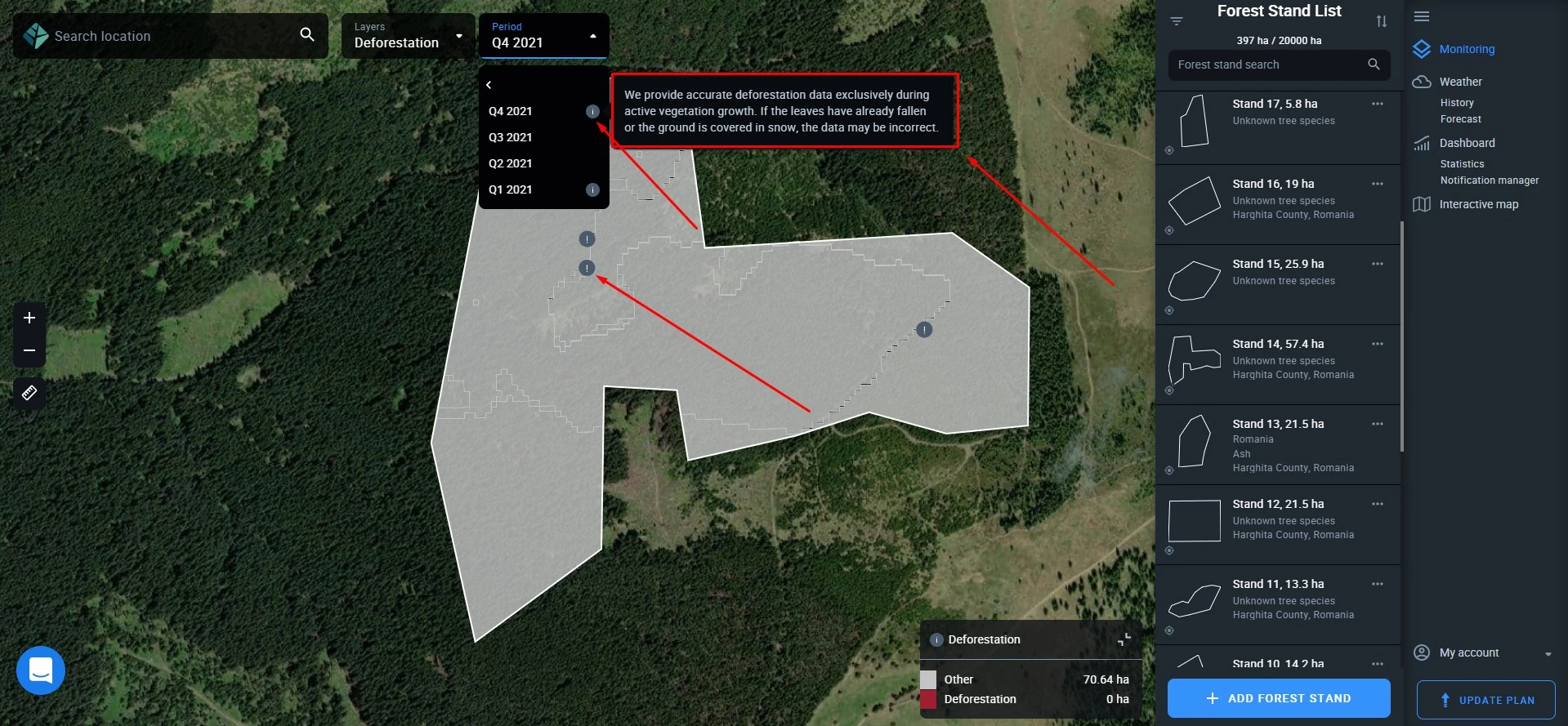
Task: Go to Interactive map
Action: [x=1478, y=204]
